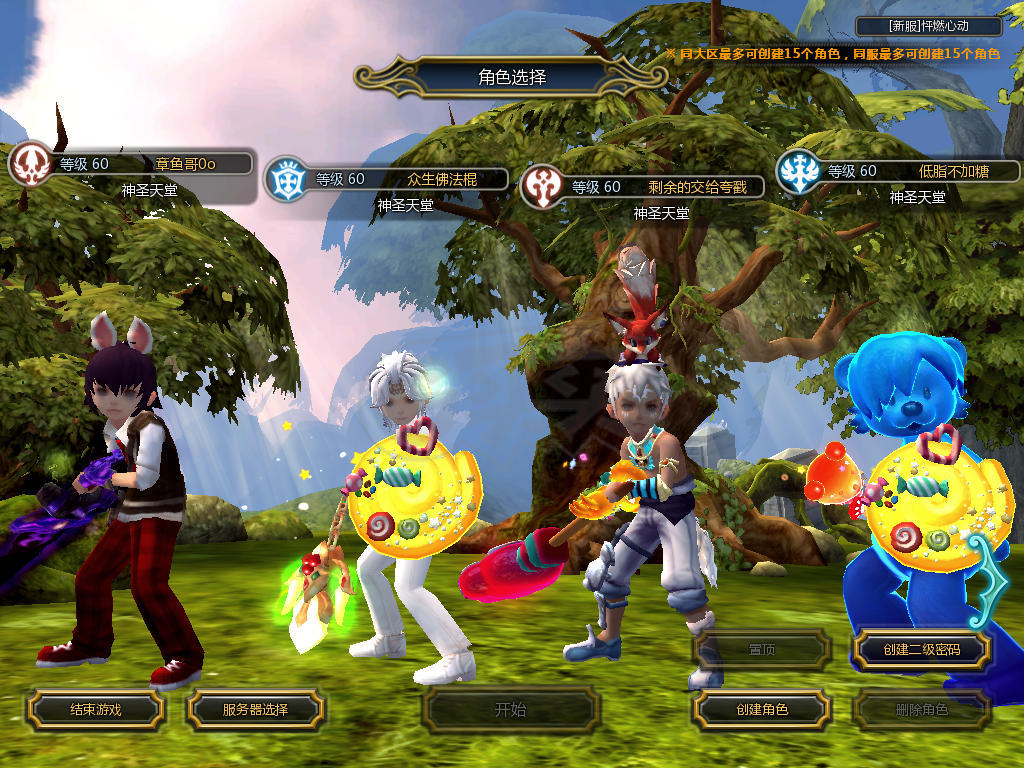Click the 置顶 pin-to-top button
1024x768 pixels.
click(761, 650)
